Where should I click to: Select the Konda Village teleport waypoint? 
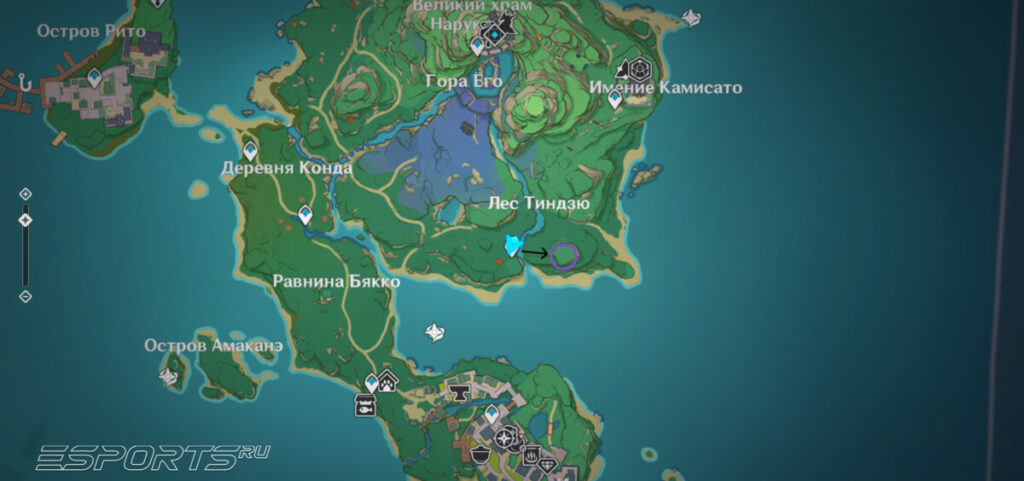coord(250,150)
